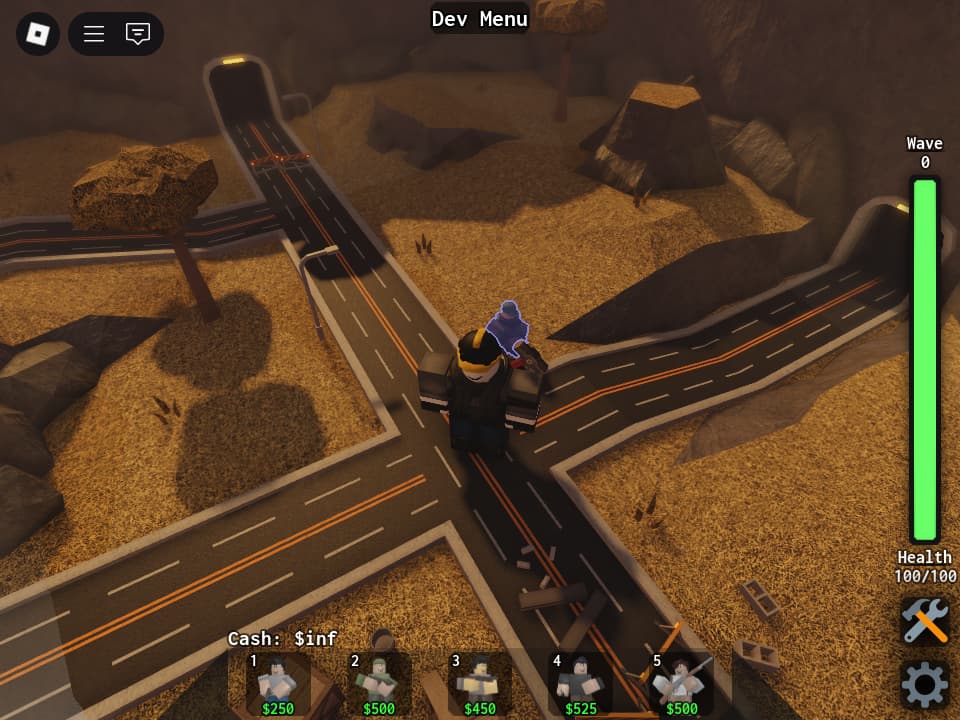Open the gear settings menu
Viewport: 960px width, 720px height.
point(924,685)
